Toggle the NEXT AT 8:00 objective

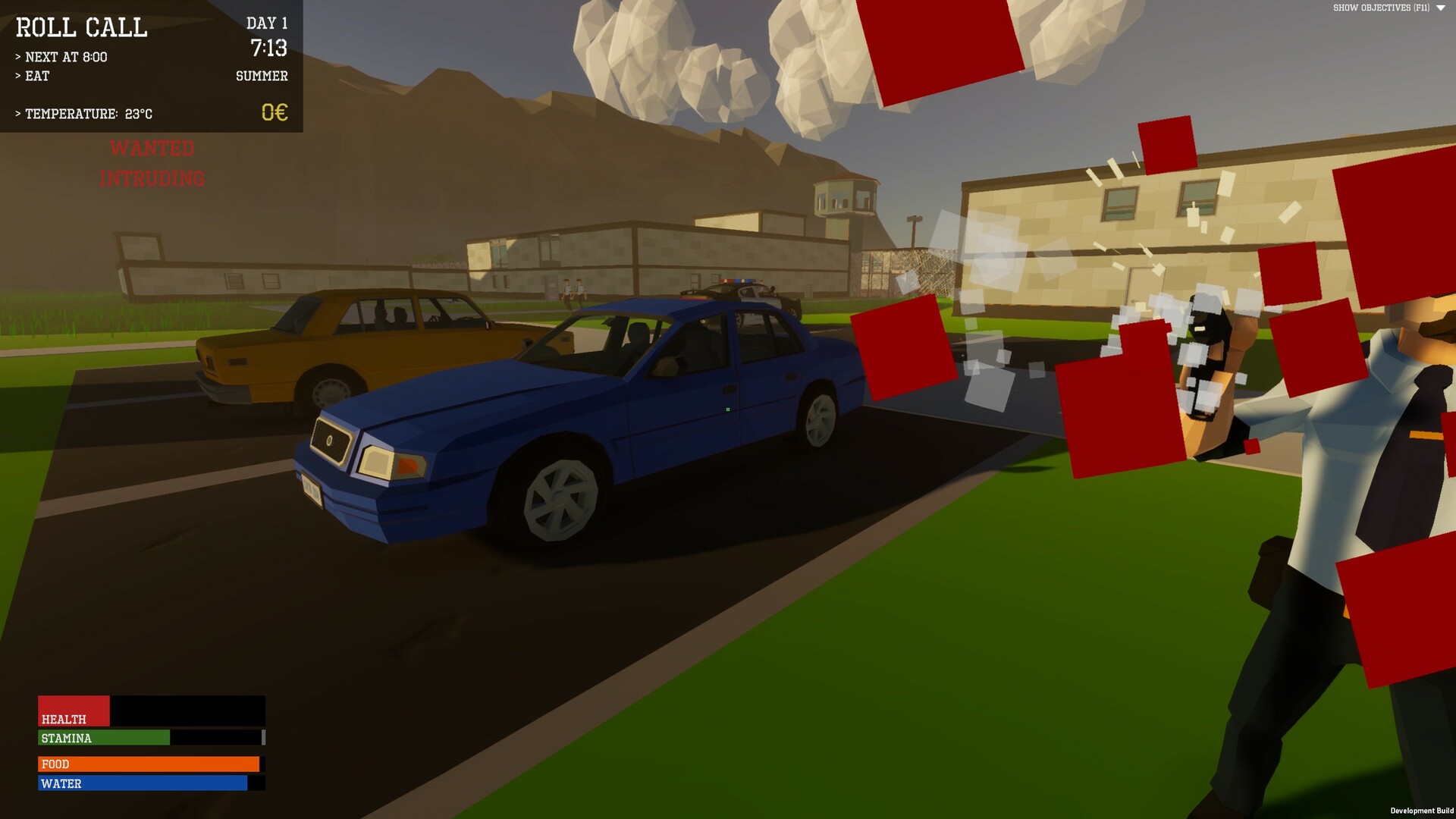pos(62,56)
